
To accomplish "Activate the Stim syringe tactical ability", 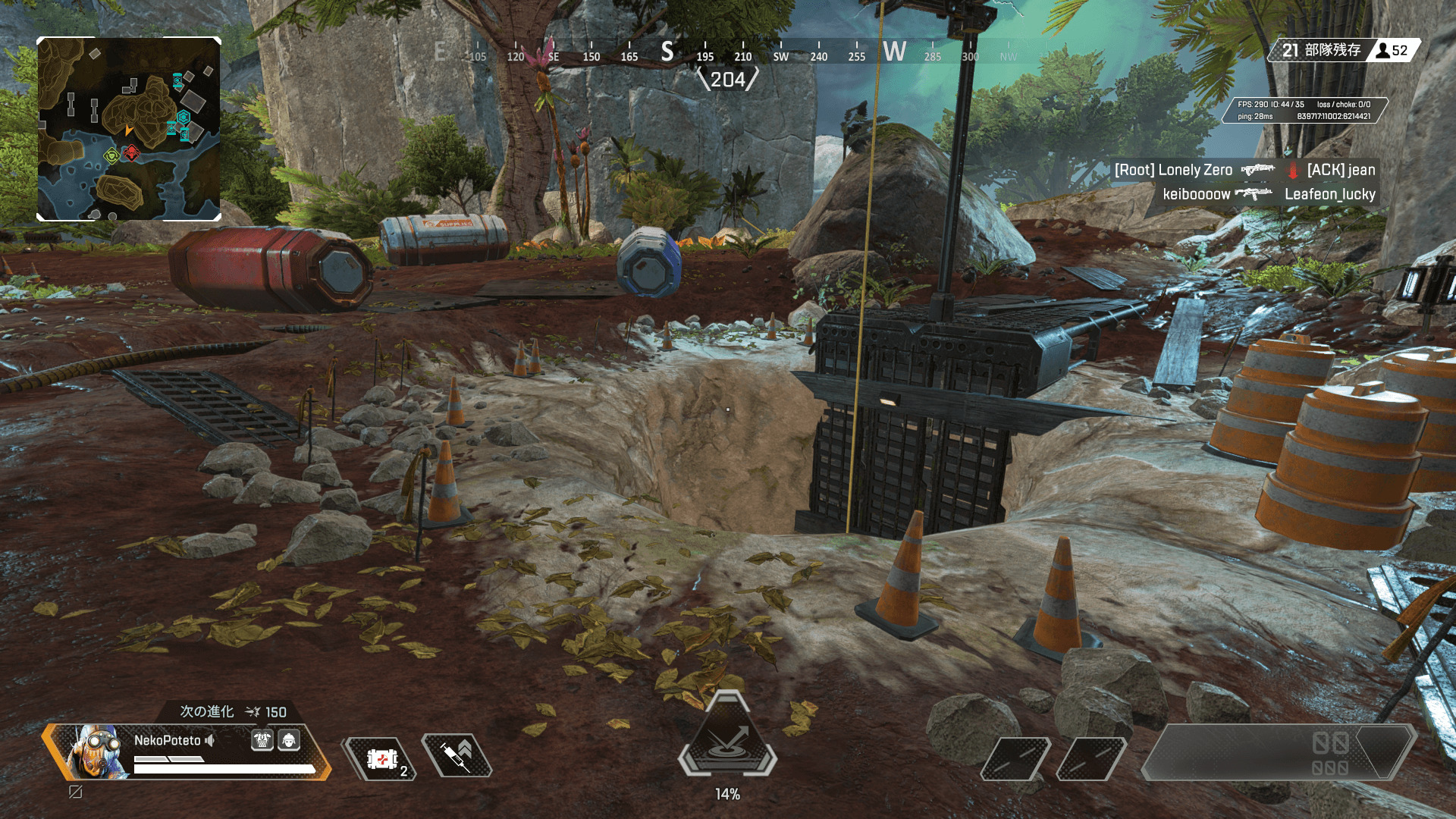I will click(457, 755).
